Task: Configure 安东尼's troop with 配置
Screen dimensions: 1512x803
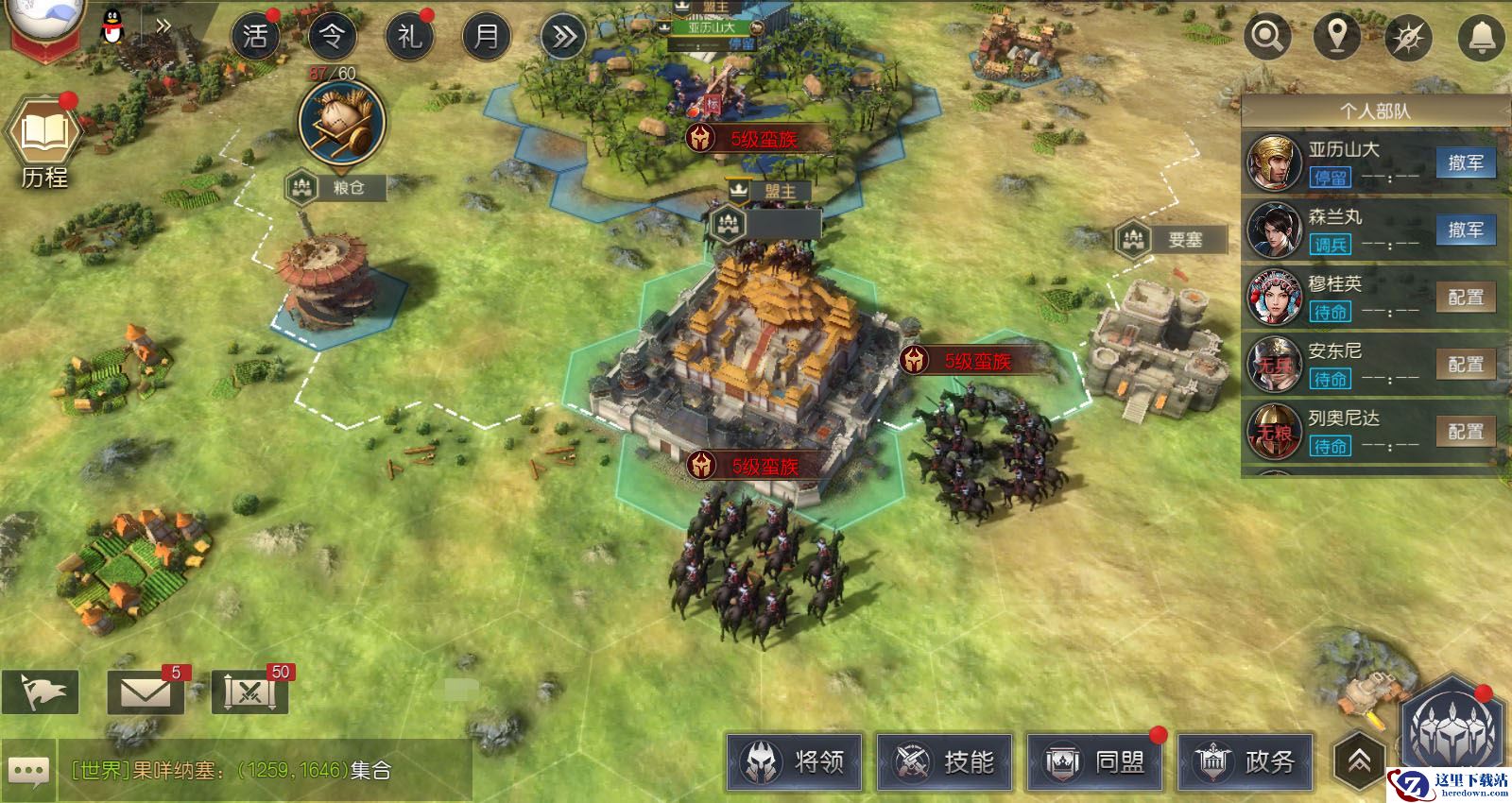Action: [x=1465, y=365]
